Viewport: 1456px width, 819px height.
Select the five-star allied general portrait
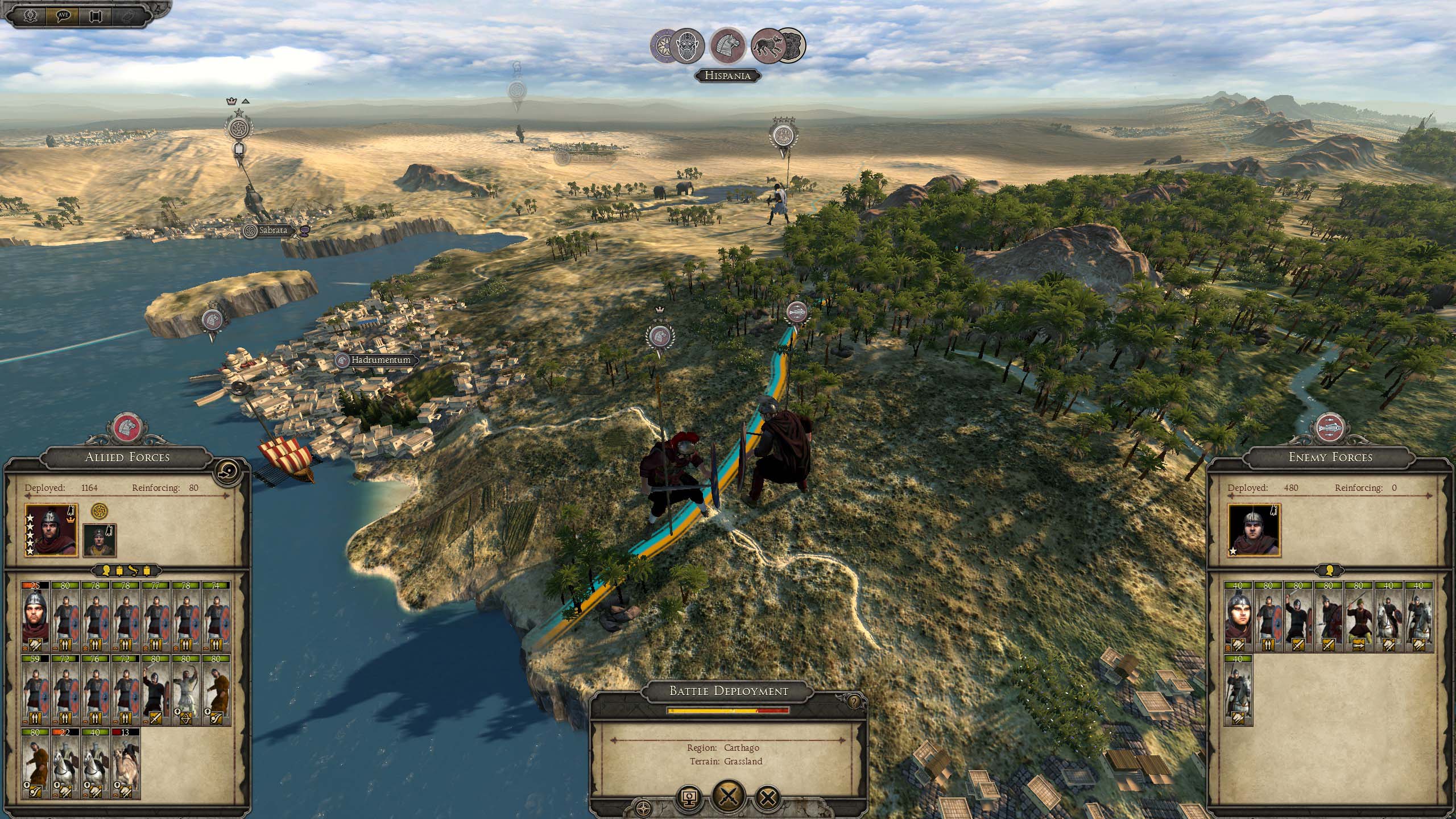pos(51,530)
